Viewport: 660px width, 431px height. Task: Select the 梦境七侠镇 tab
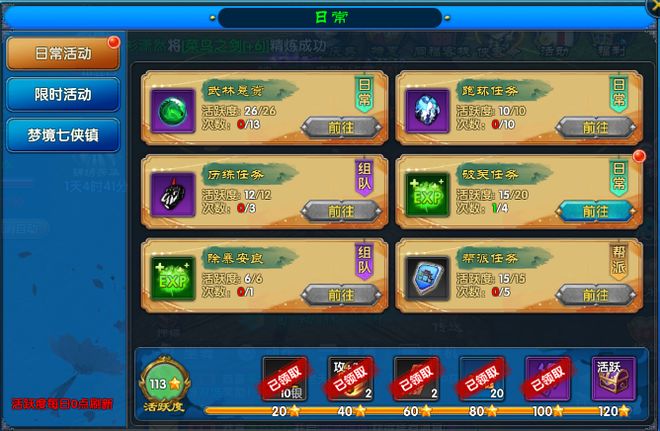62,135
